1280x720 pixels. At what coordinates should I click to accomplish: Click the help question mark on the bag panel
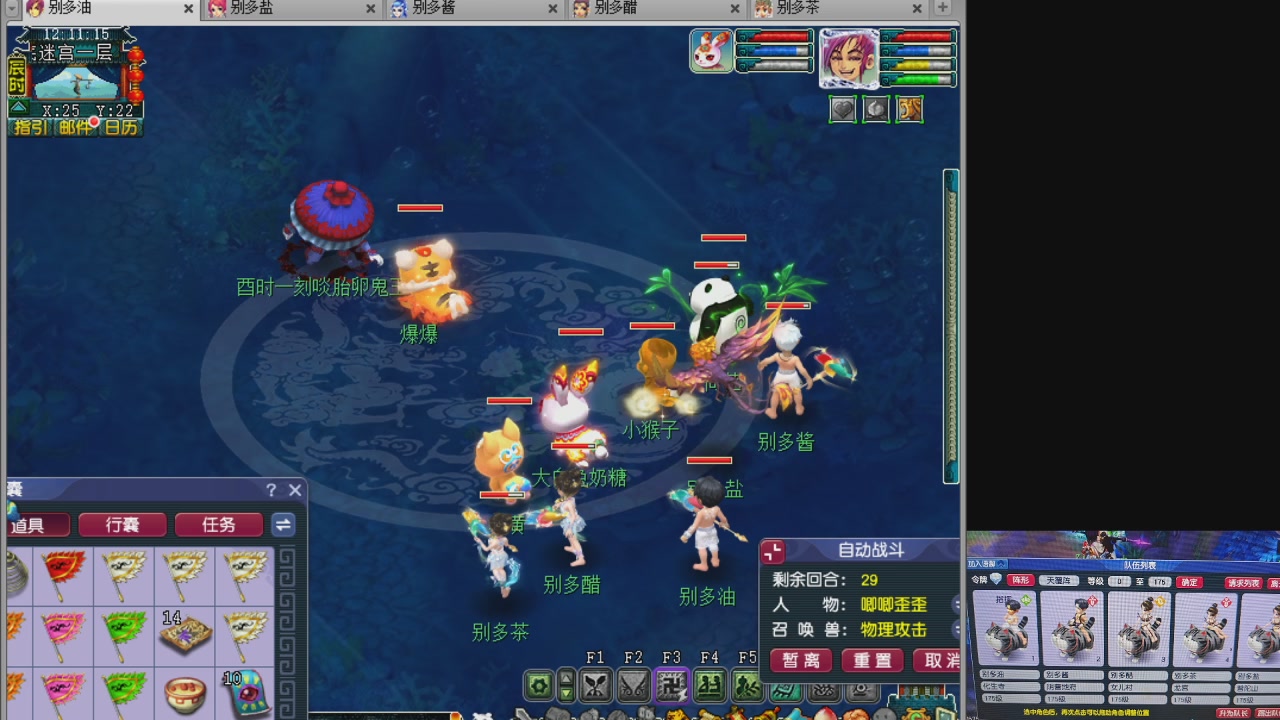coord(271,491)
